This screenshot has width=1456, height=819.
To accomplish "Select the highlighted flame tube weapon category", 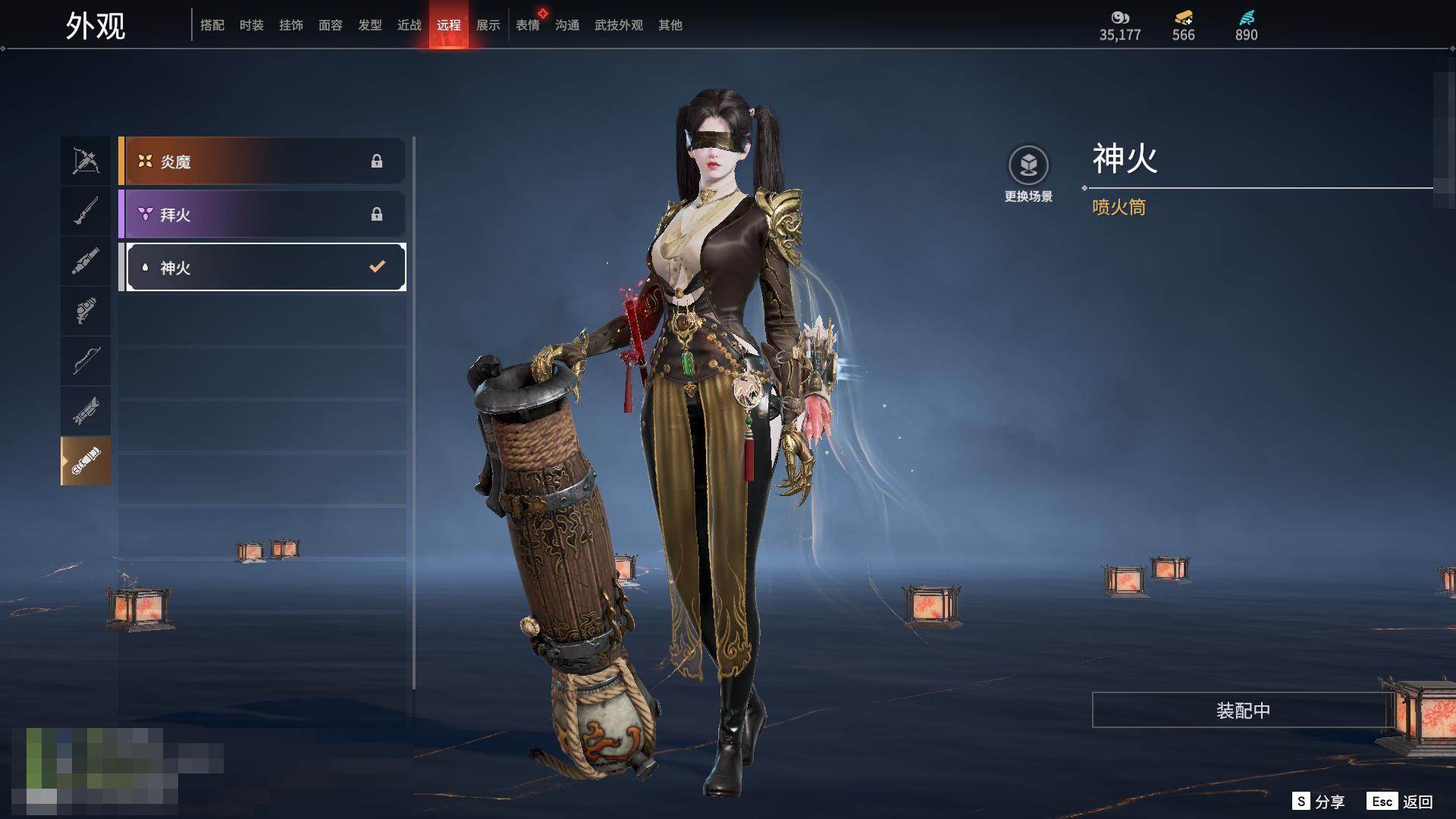I will [x=86, y=461].
